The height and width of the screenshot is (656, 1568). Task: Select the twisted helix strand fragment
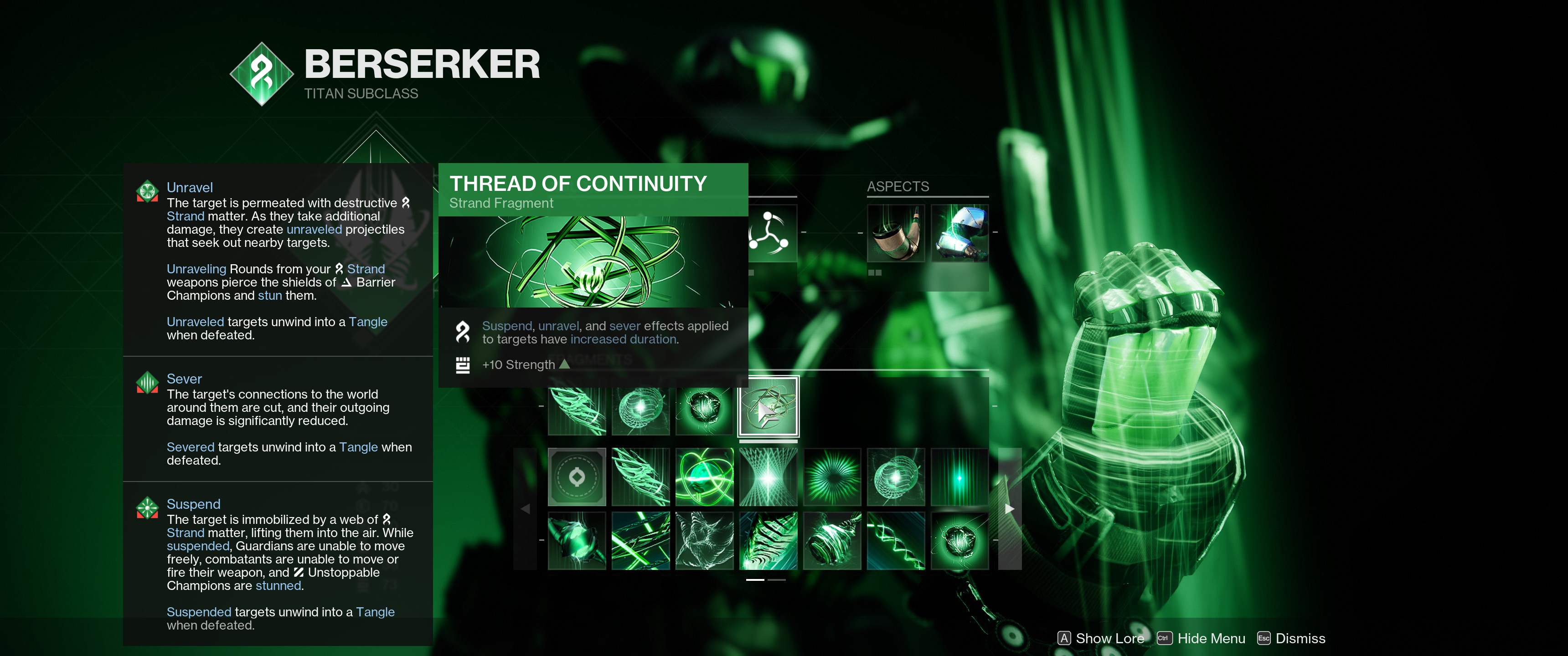(x=895, y=540)
